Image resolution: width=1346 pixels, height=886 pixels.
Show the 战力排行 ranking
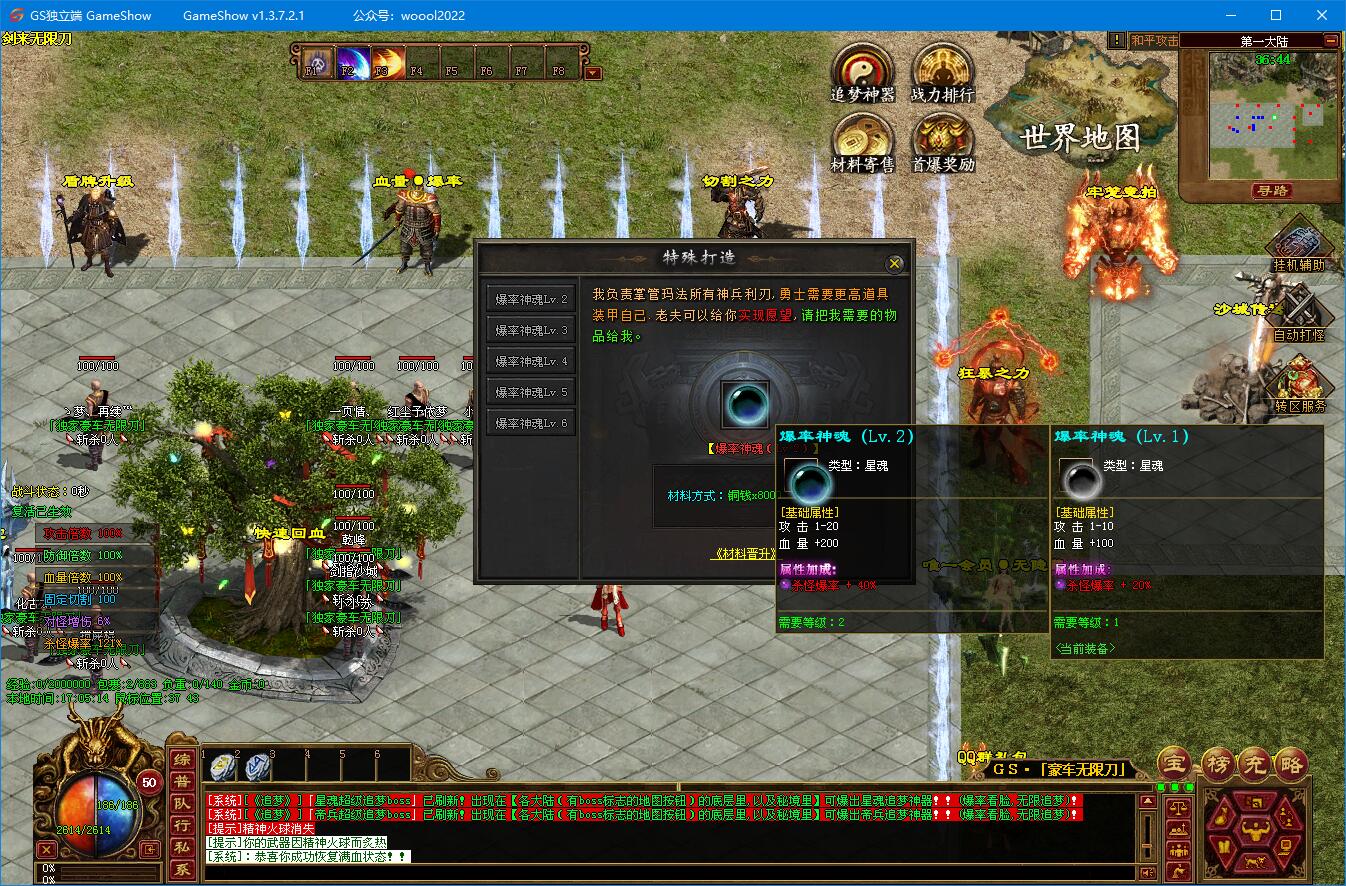point(942,68)
